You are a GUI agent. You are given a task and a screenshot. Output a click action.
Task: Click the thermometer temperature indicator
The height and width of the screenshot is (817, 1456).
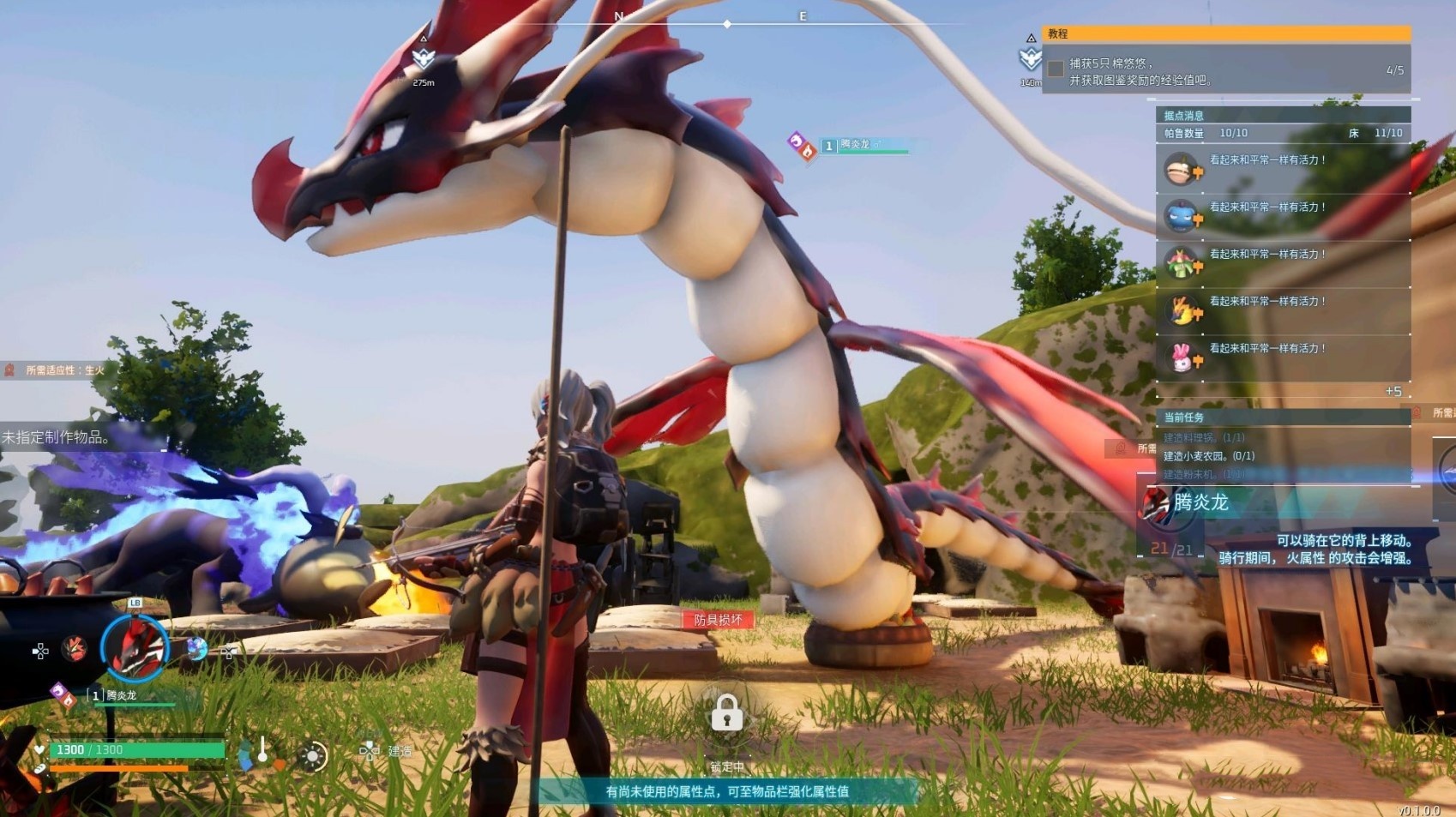(x=262, y=751)
